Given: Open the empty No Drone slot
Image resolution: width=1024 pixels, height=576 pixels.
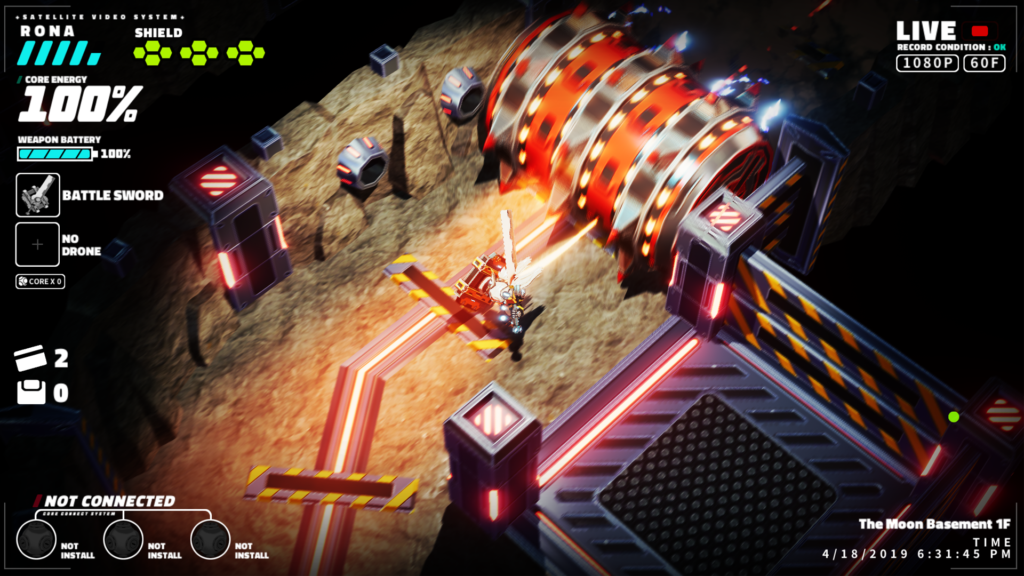Looking at the screenshot, I should pyautogui.click(x=38, y=244).
